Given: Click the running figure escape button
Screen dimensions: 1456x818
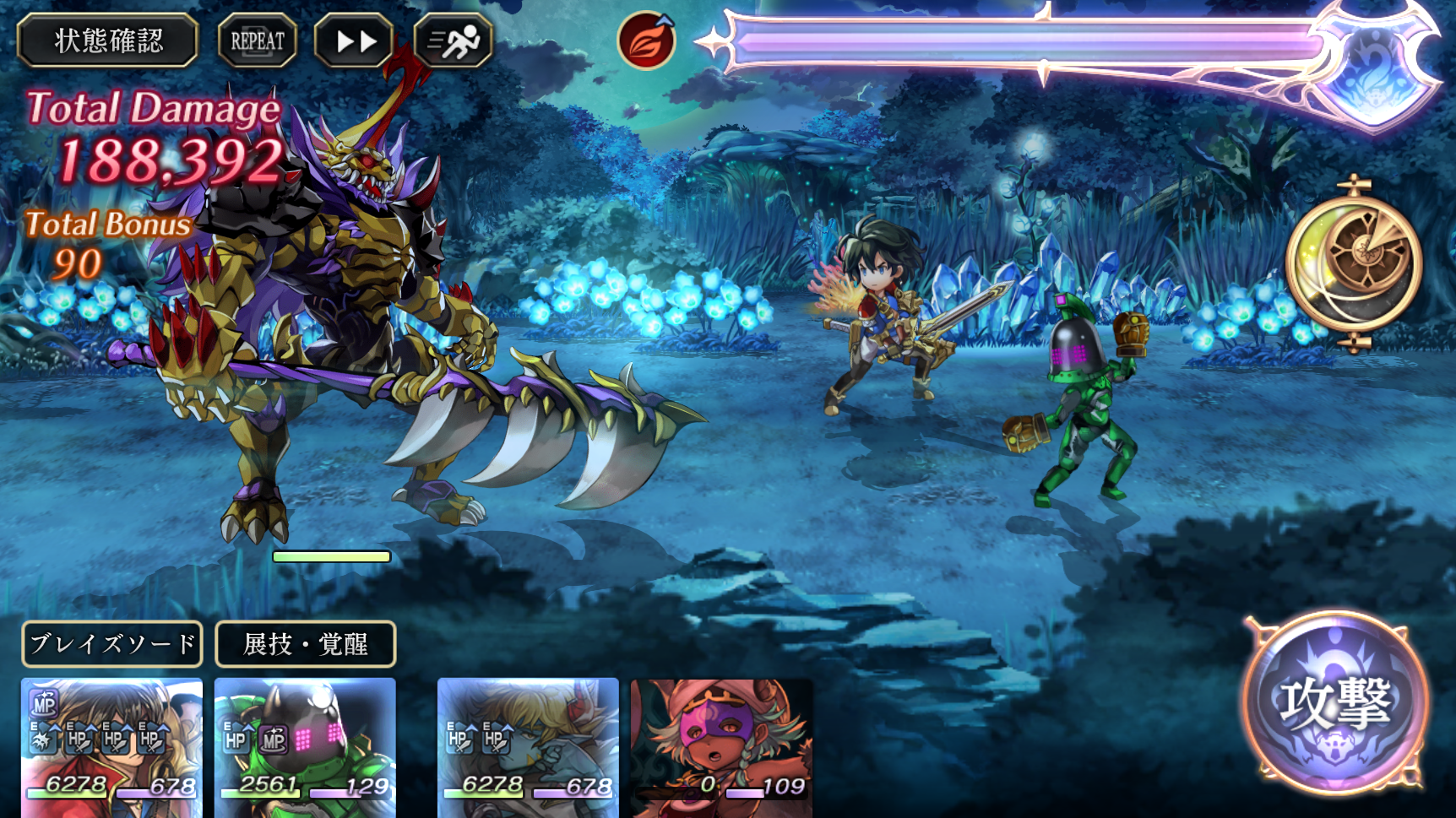Looking at the screenshot, I should pyautogui.click(x=454, y=41).
